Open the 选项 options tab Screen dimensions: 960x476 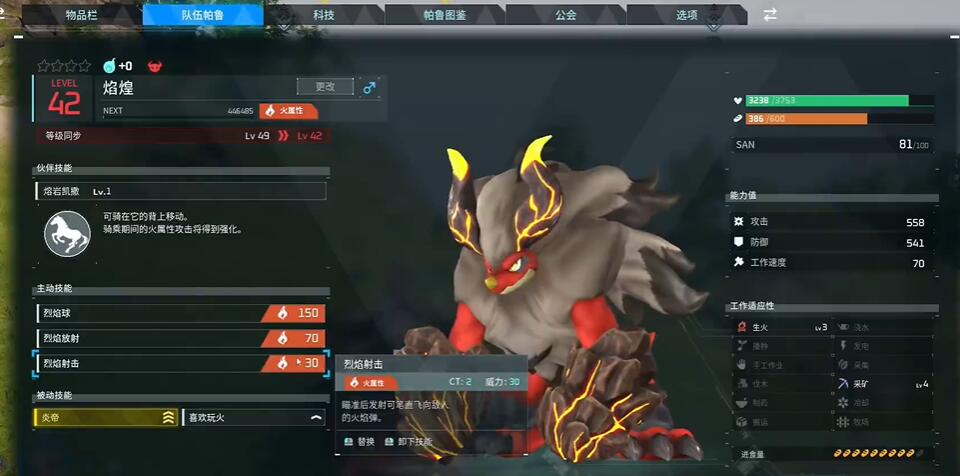[686, 15]
